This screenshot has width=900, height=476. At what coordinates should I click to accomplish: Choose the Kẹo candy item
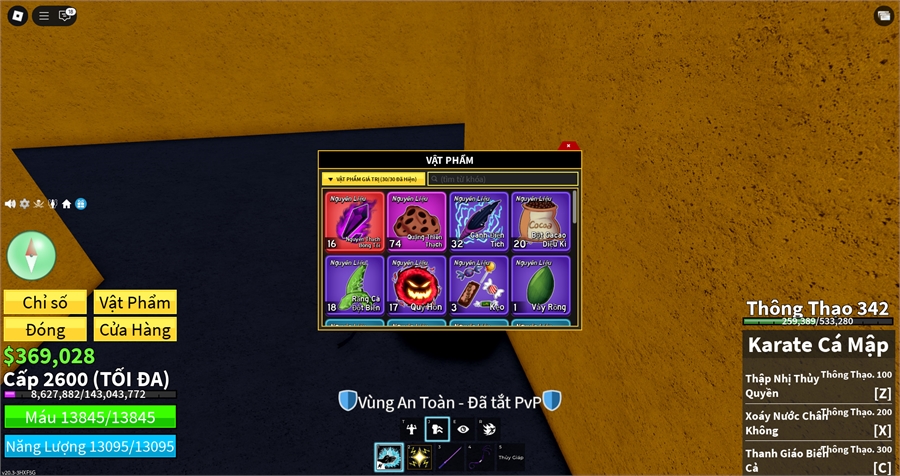coord(478,285)
